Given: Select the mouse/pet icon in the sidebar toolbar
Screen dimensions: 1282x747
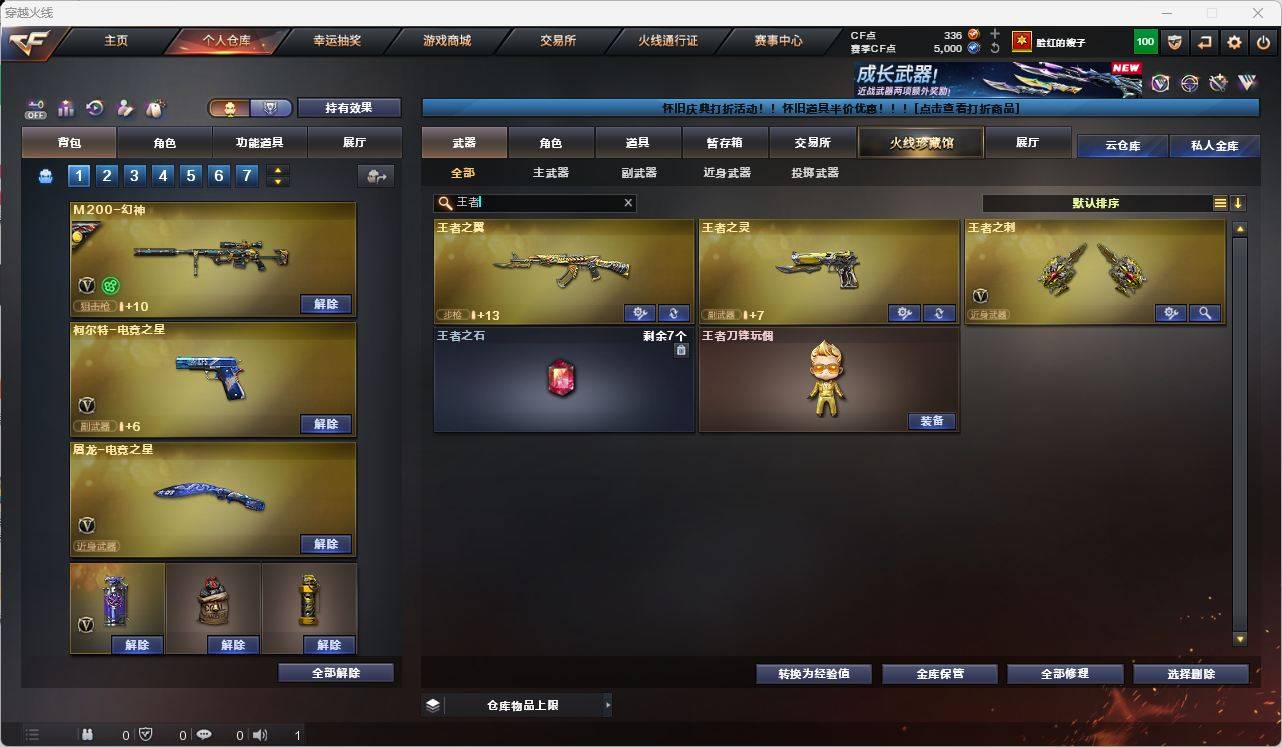Looking at the screenshot, I should click(x=155, y=107).
